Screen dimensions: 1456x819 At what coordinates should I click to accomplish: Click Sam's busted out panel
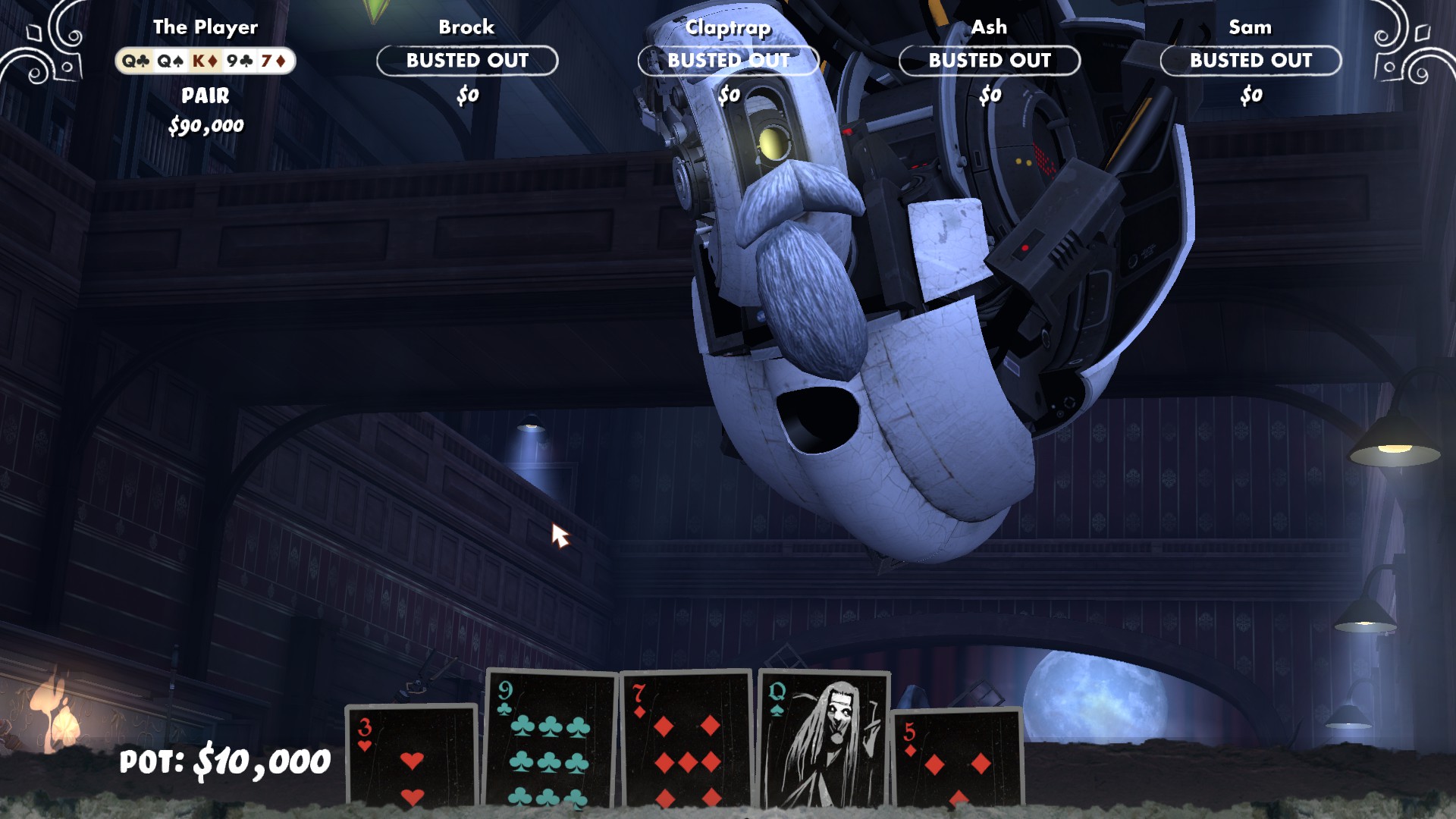coord(1250,61)
